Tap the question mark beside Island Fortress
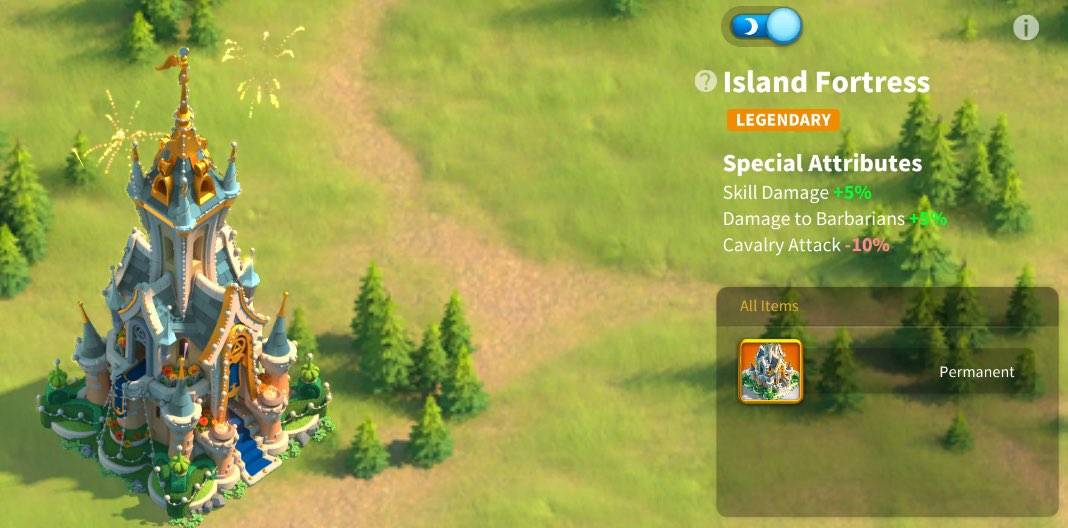1068x528 pixels. pyautogui.click(x=706, y=82)
